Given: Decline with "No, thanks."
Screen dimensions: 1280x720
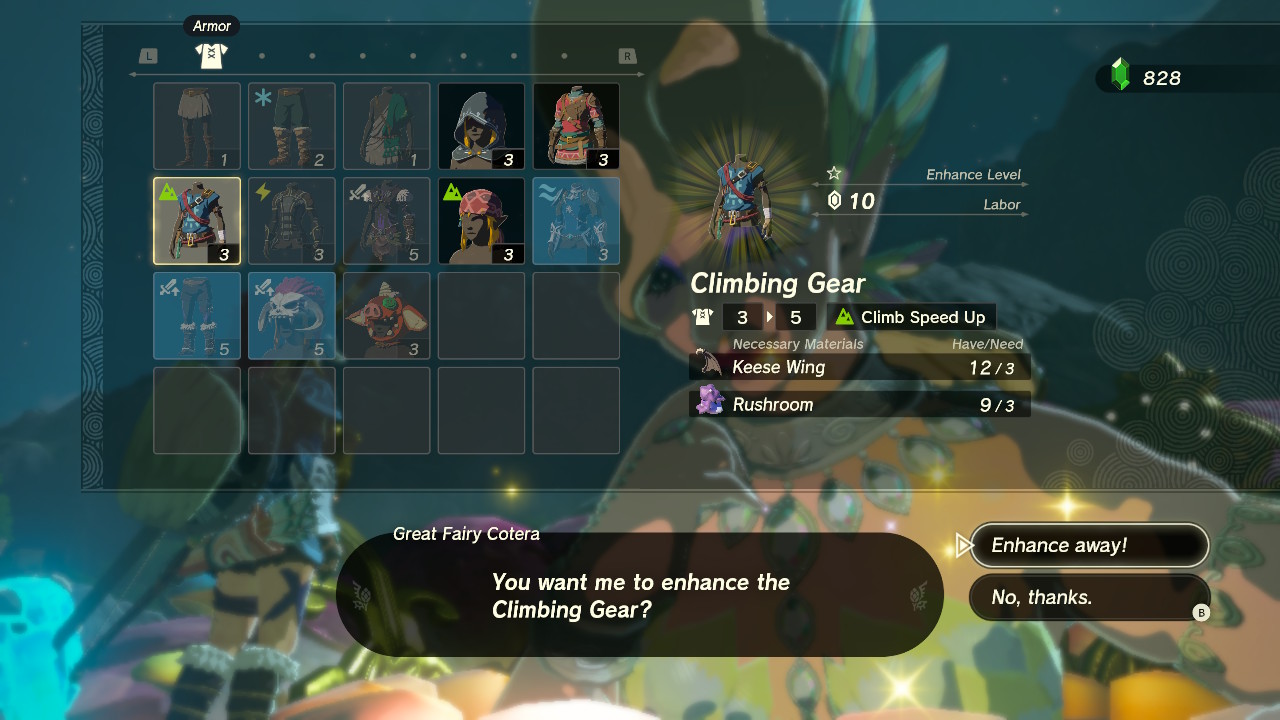Looking at the screenshot, I should click(x=1088, y=597).
